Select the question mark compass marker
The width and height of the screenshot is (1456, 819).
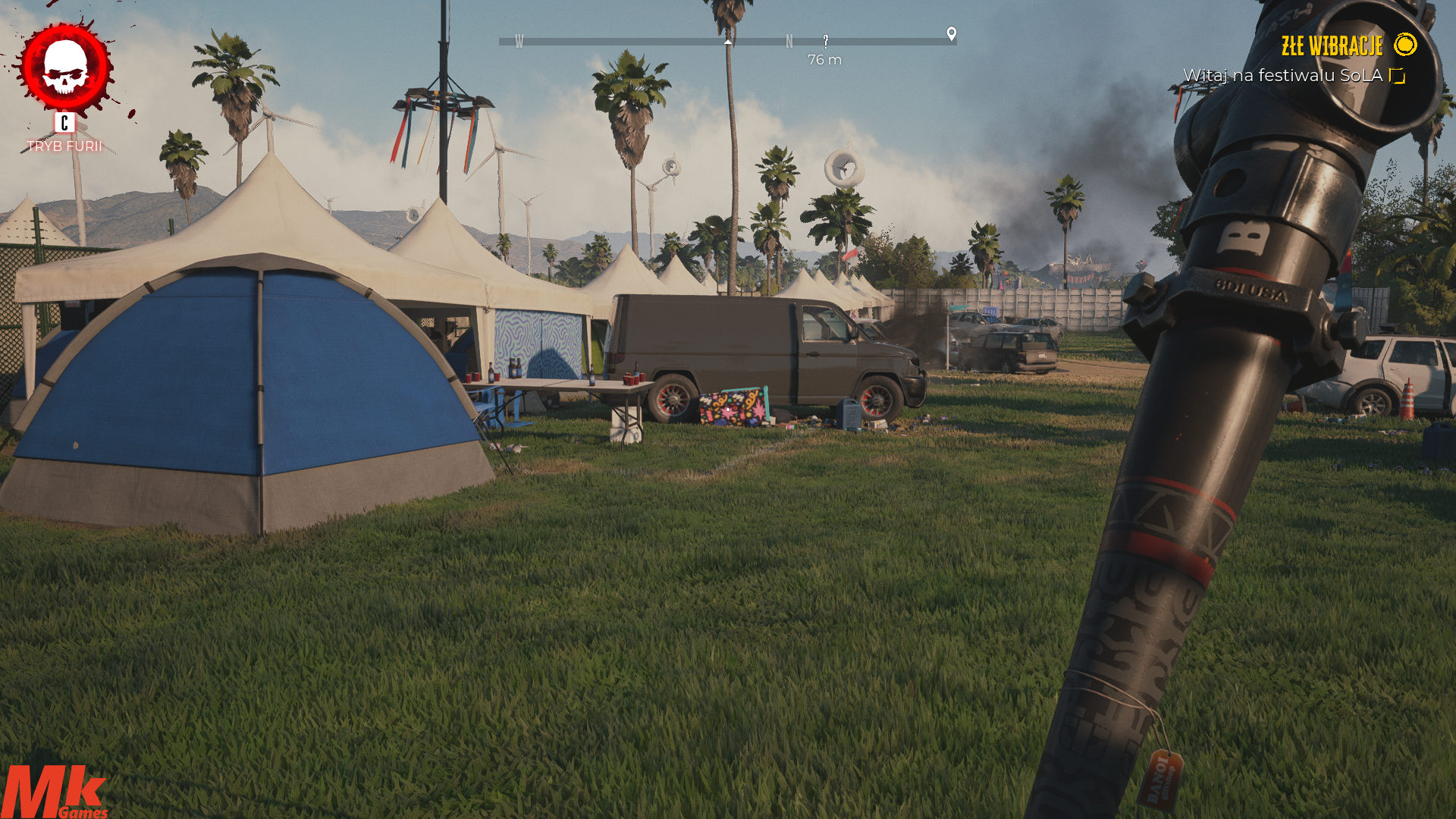[x=826, y=41]
